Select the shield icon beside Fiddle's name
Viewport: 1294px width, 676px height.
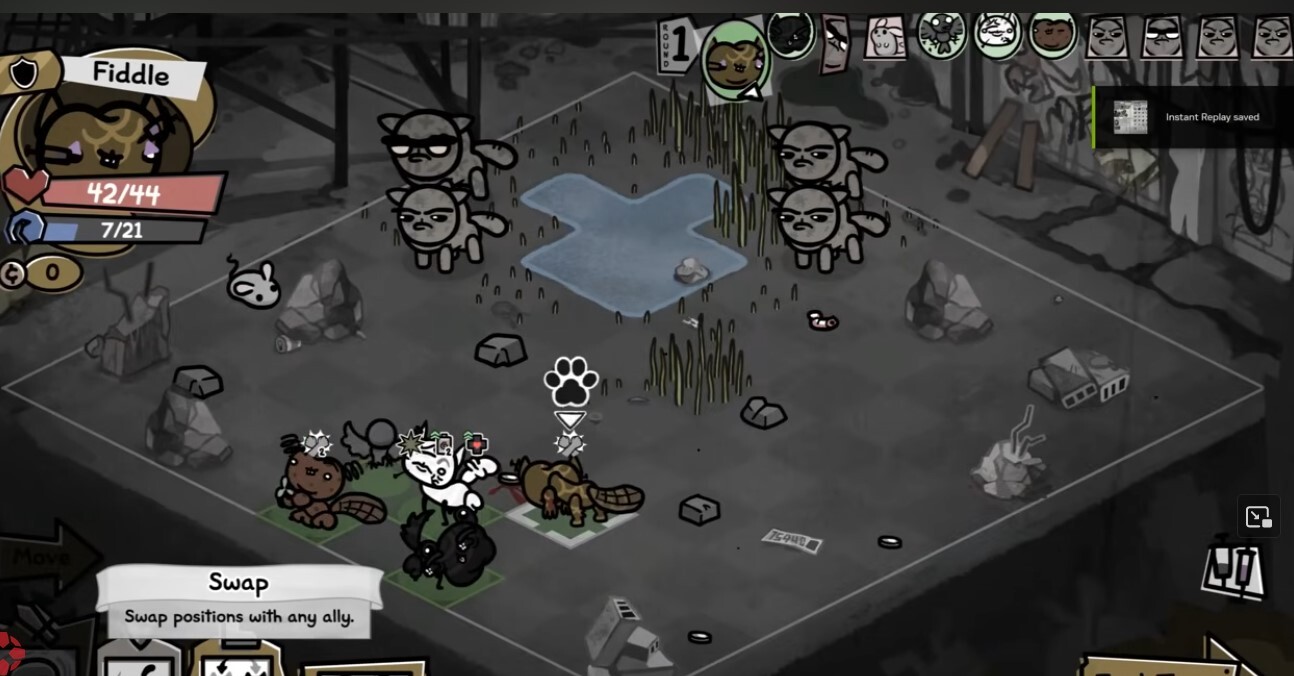(x=24, y=73)
